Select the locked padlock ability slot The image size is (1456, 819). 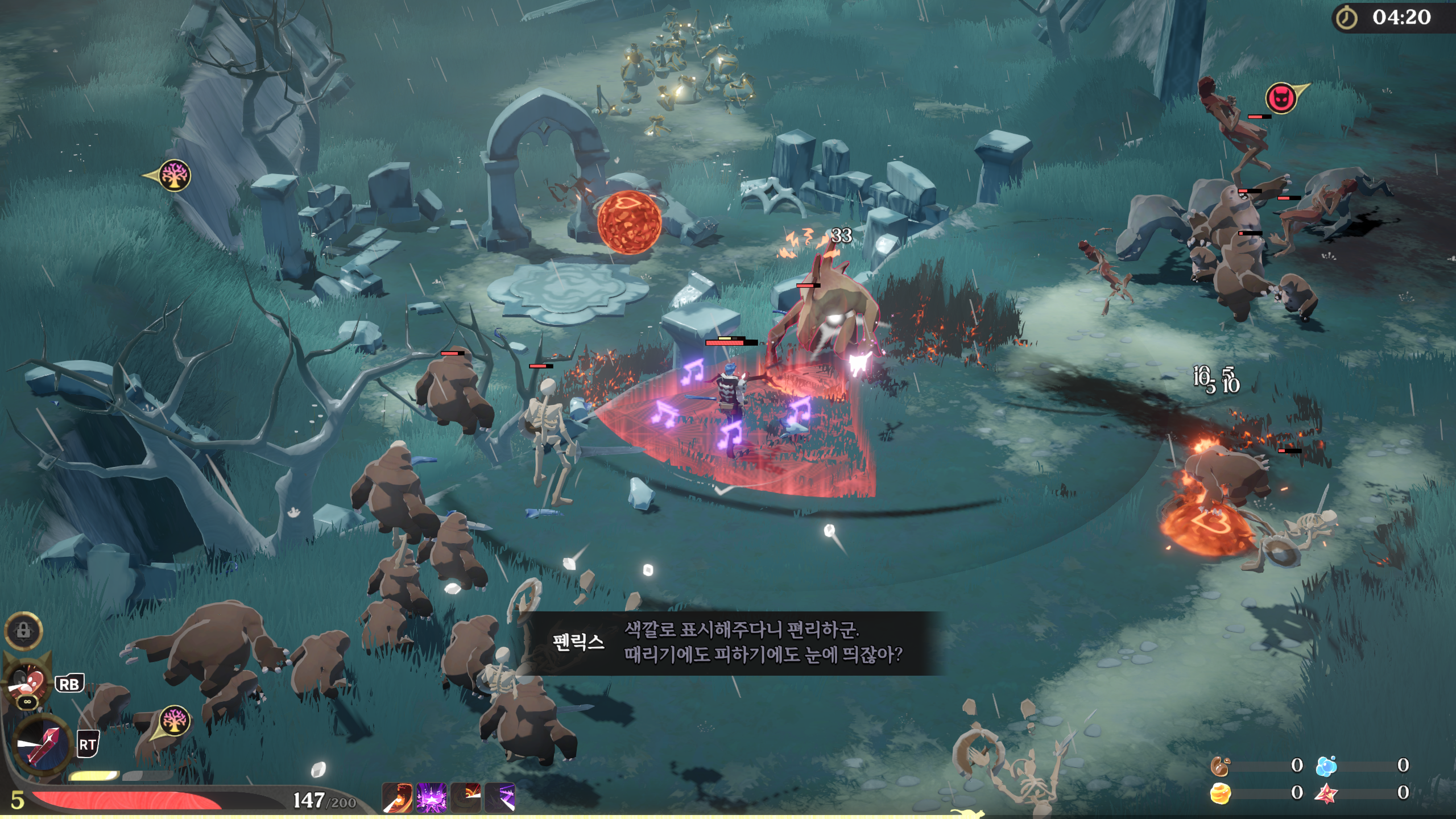[x=23, y=630]
